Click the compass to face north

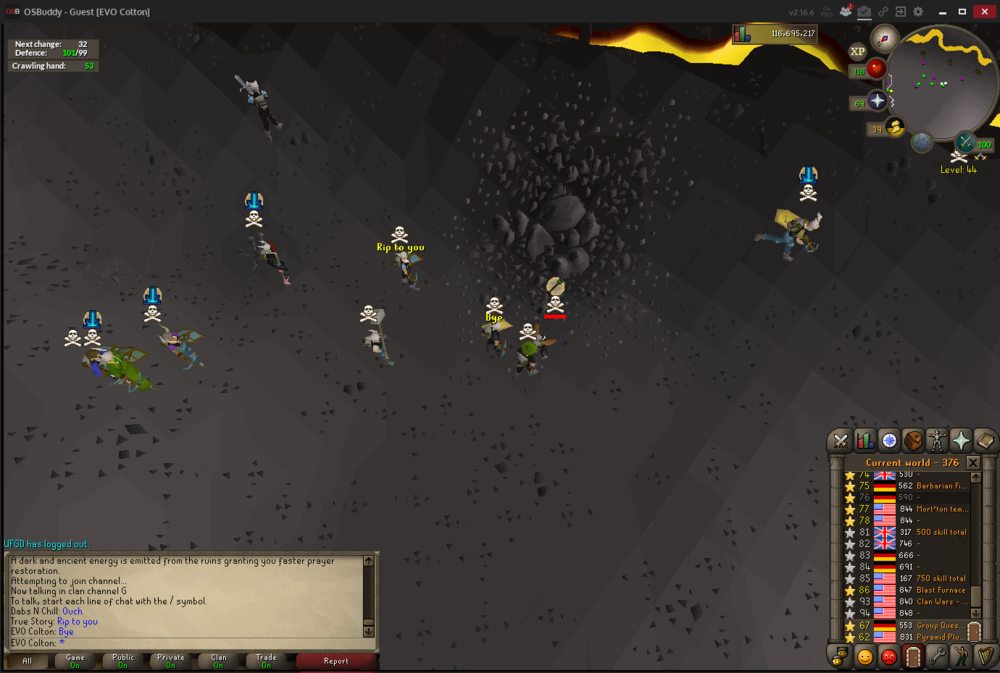pos(884,39)
